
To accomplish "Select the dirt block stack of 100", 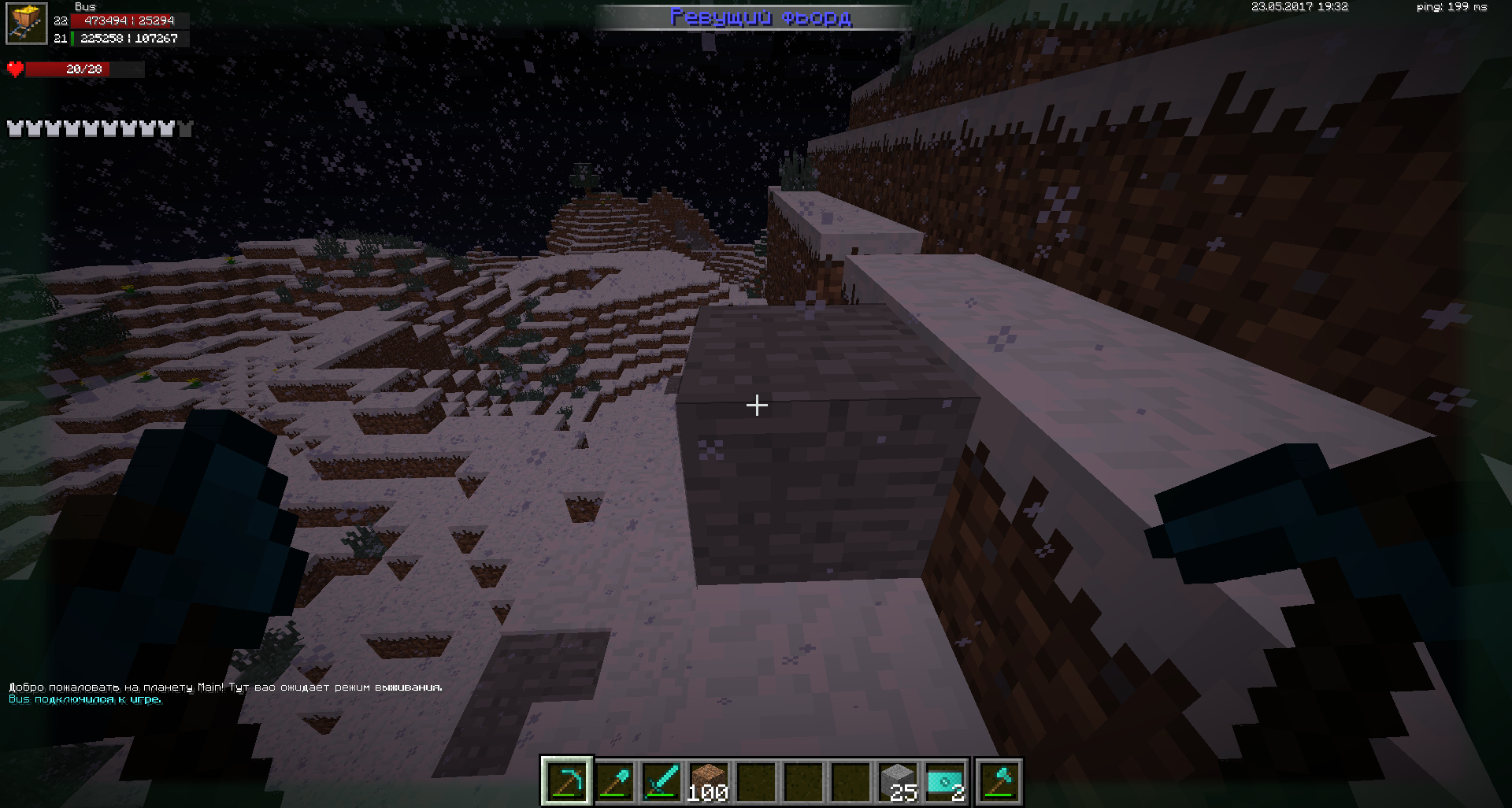I will (x=709, y=781).
